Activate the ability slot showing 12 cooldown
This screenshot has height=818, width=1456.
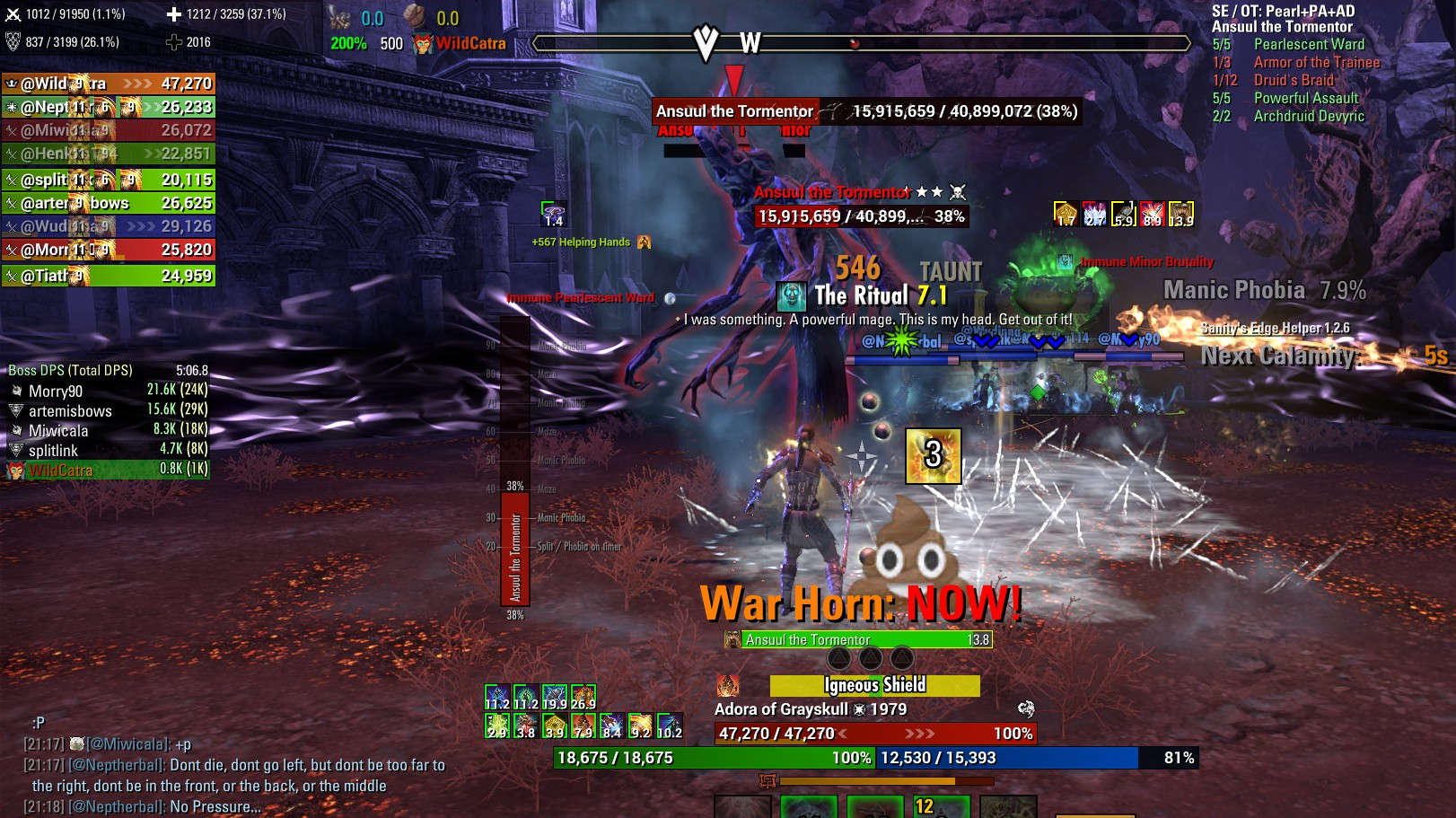(x=941, y=805)
